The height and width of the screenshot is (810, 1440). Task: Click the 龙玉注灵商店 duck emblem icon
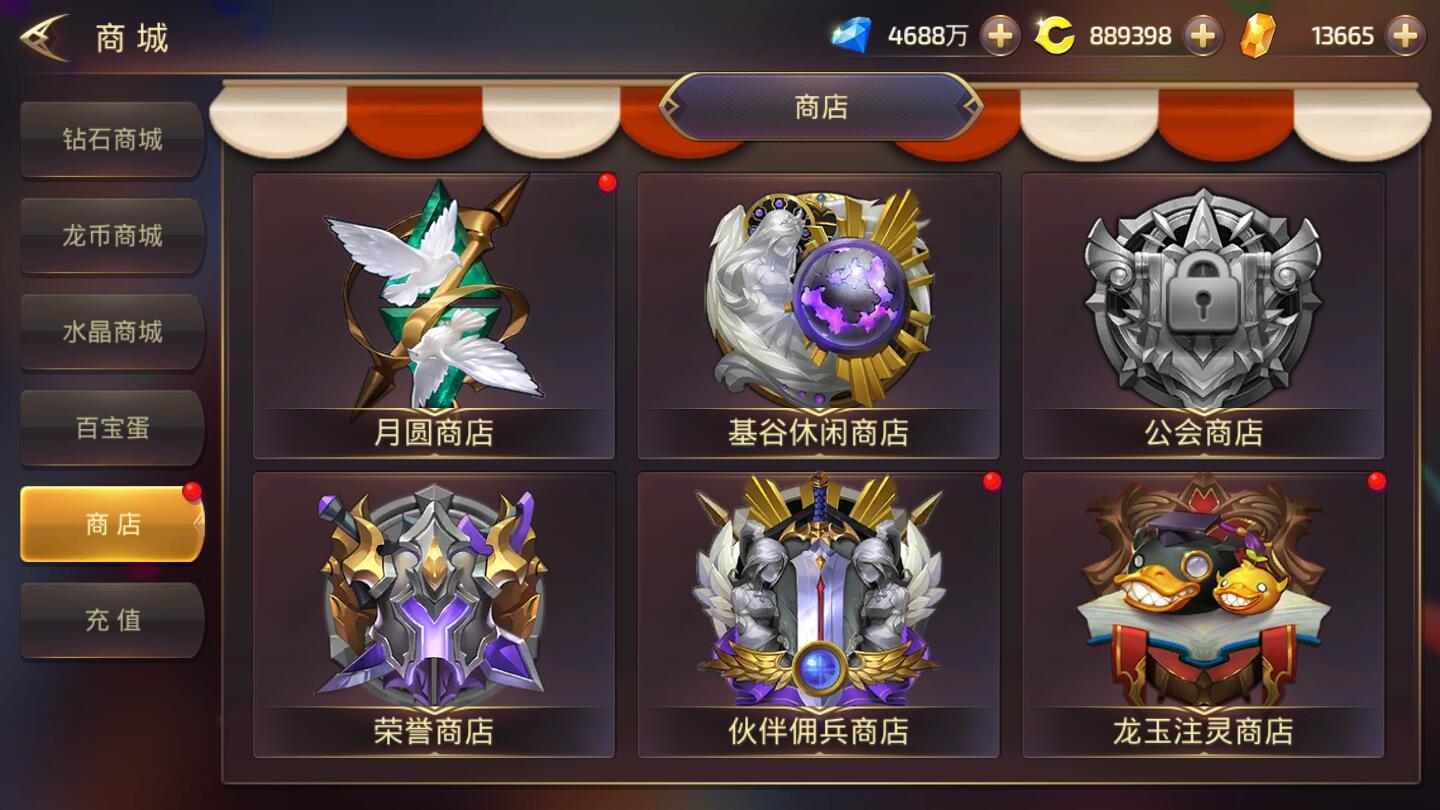point(1200,595)
